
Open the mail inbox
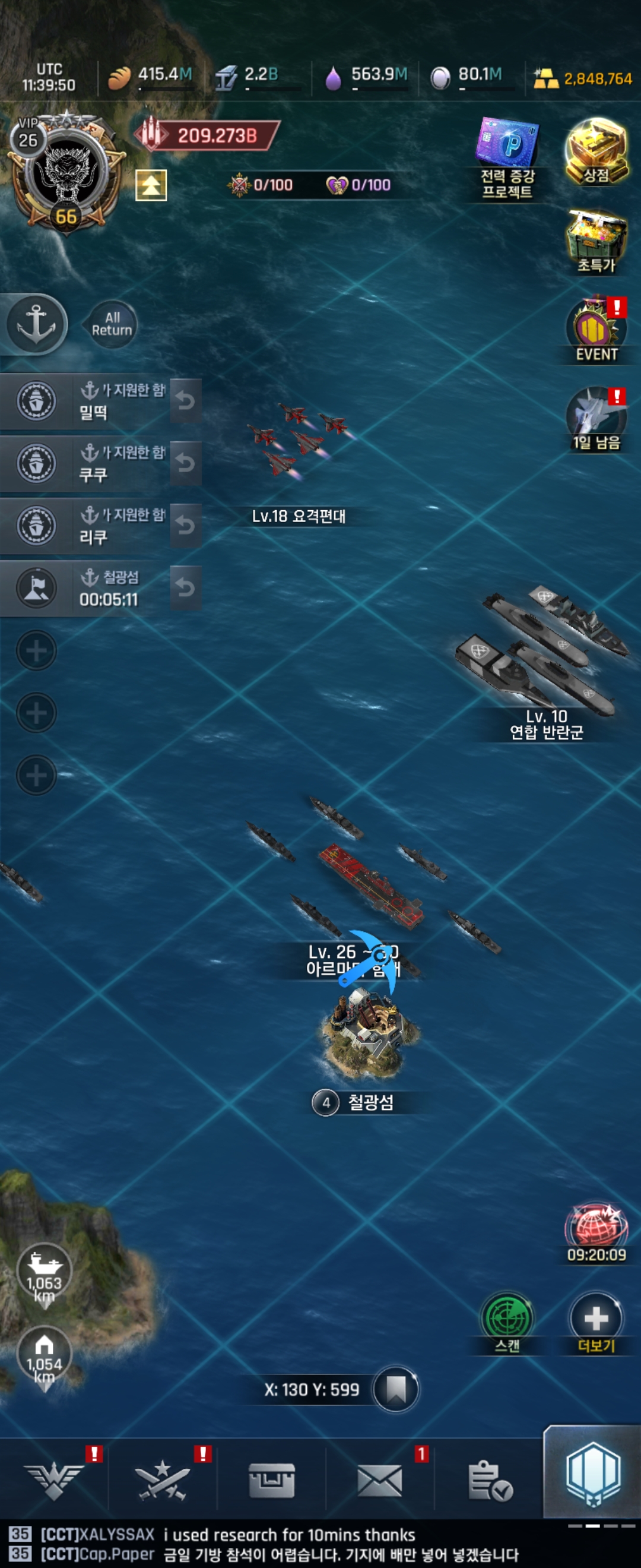379,1480
